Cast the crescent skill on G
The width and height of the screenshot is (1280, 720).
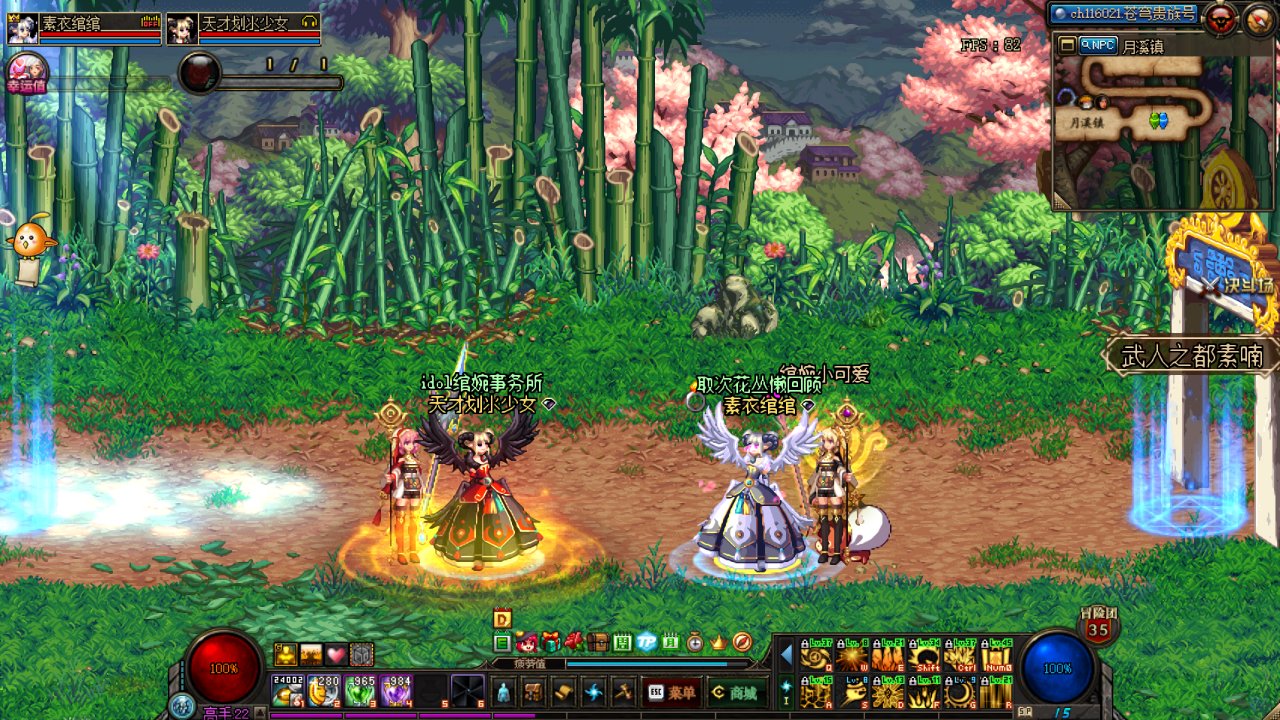click(960, 693)
